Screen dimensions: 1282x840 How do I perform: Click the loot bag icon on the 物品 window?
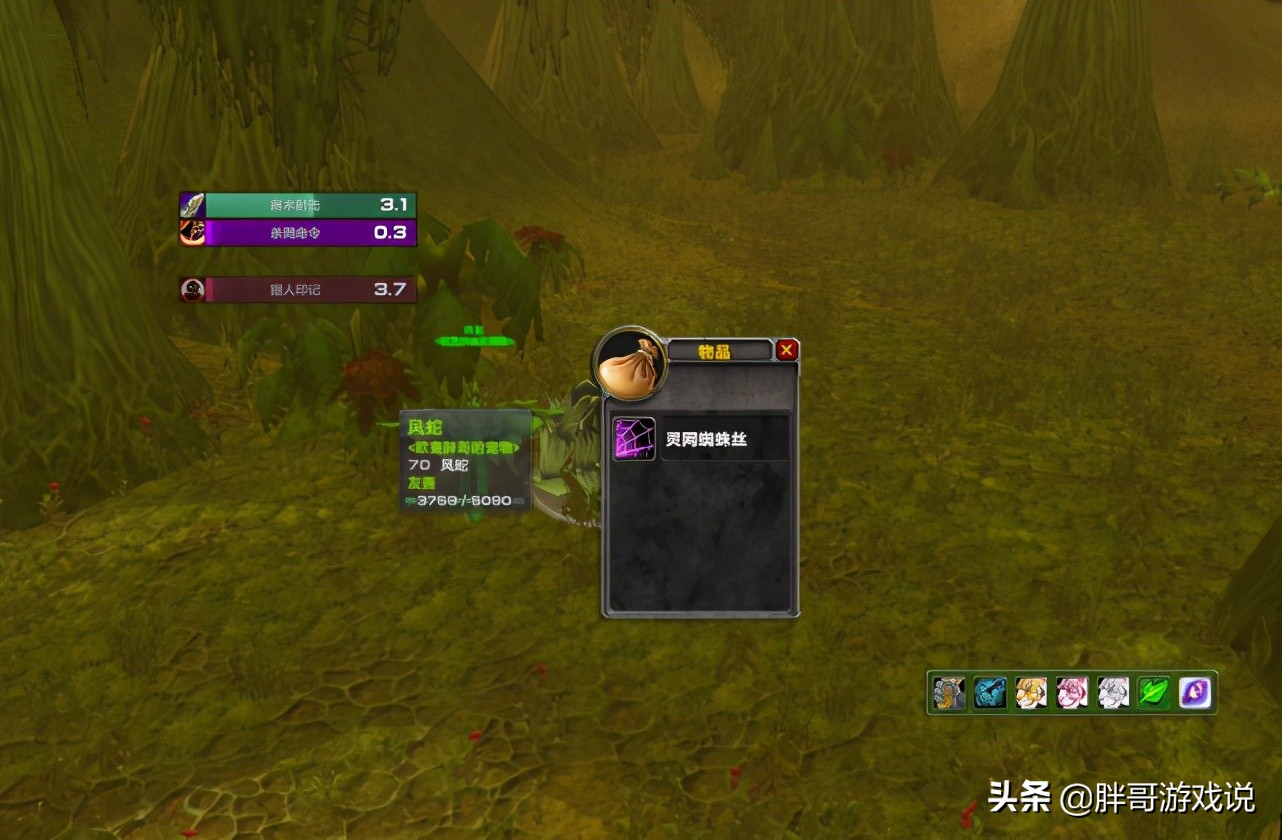coord(630,363)
